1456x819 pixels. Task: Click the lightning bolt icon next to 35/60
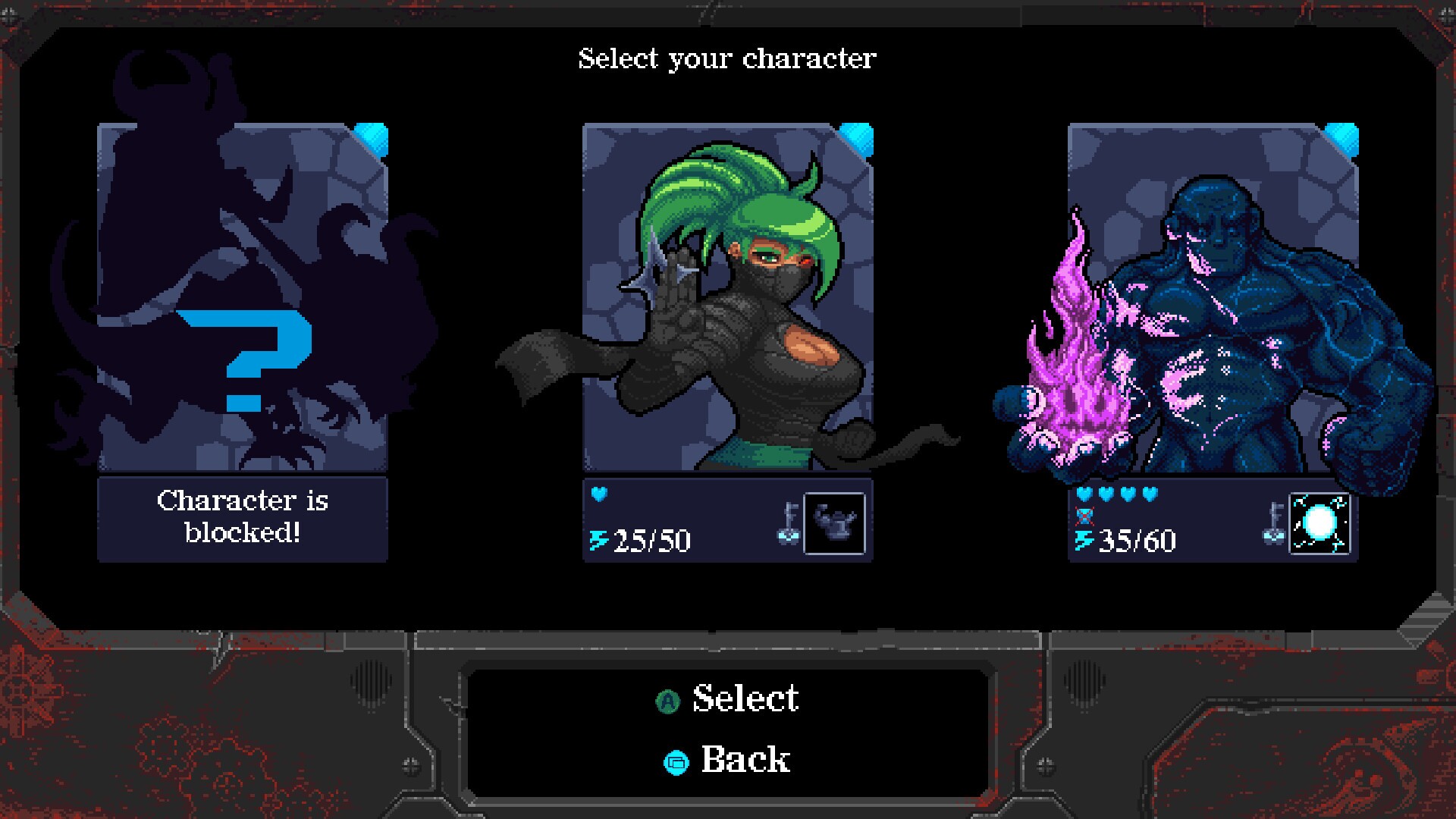1084,541
